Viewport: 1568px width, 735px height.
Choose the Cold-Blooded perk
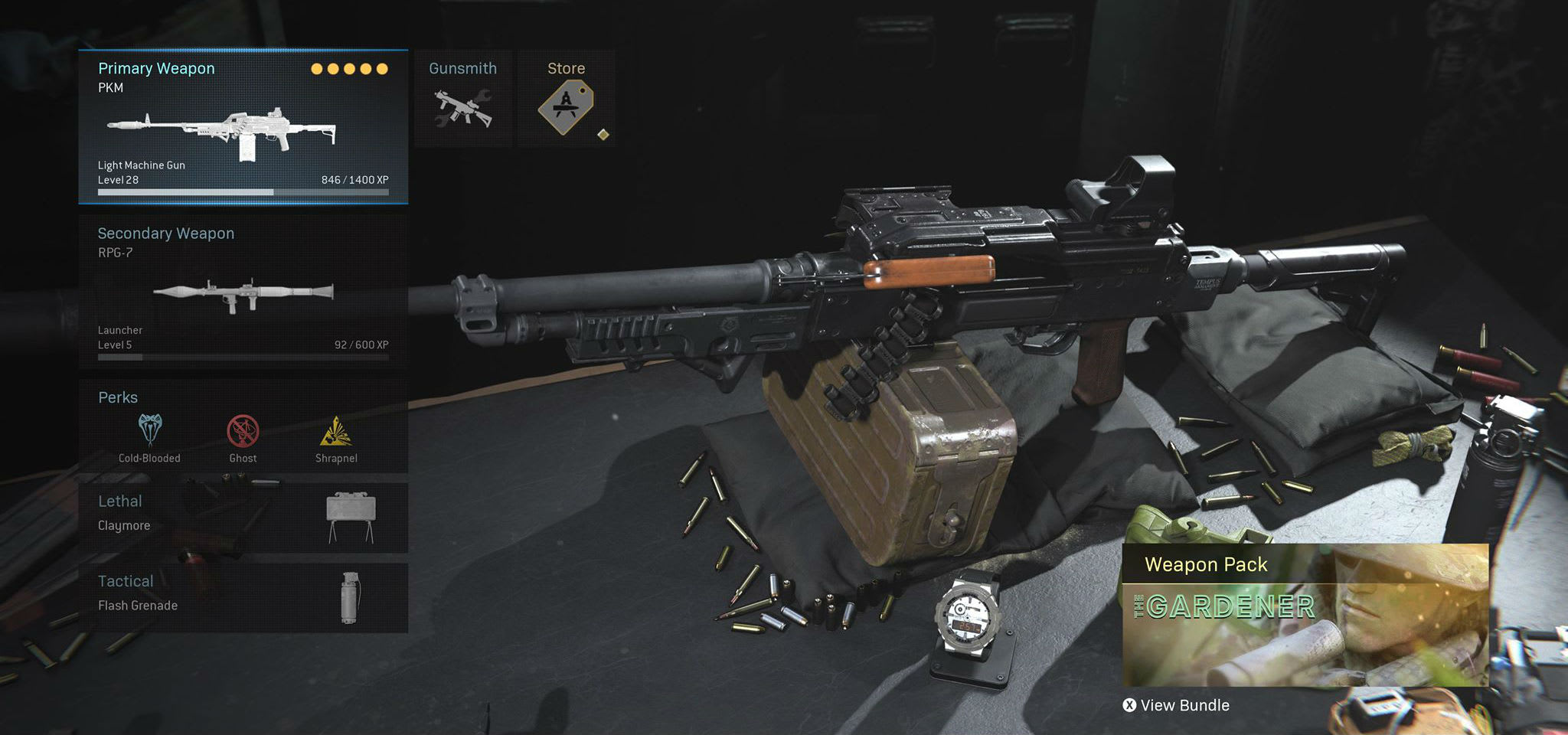pyautogui.click(x=149, y=438)
